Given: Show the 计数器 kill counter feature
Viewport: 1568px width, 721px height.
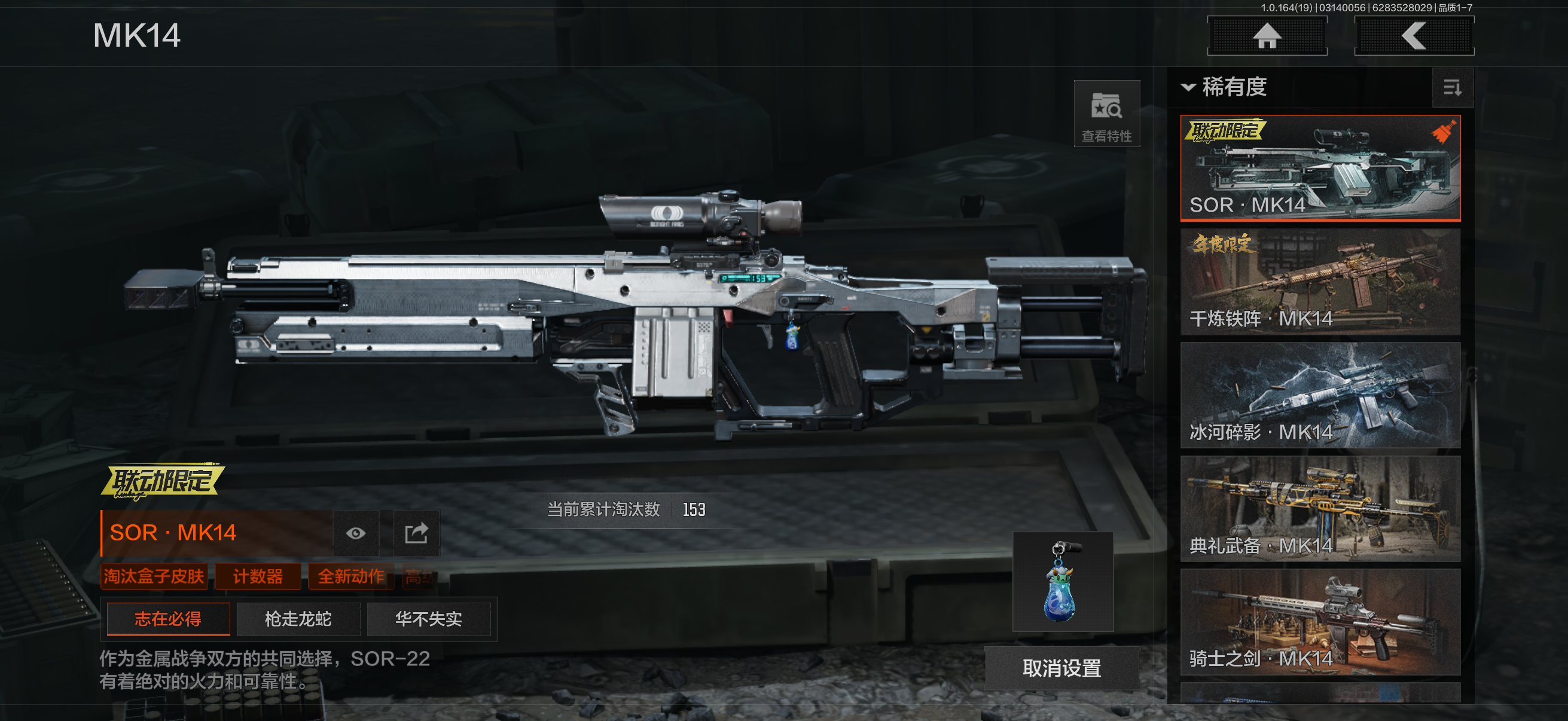Looking at the screenshot, I should pos(258,576).
